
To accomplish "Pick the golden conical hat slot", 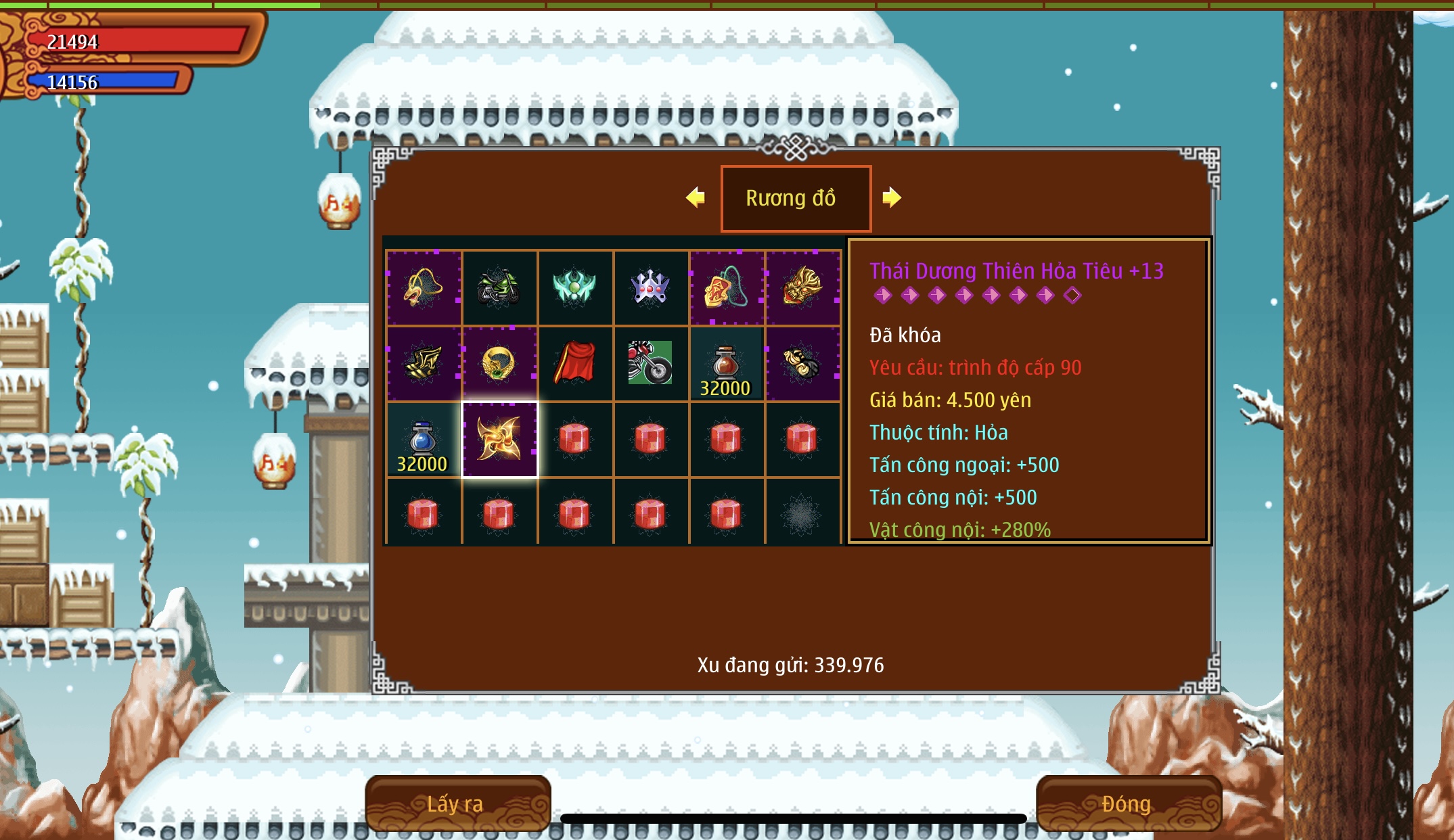I will [x=424, y=288].
